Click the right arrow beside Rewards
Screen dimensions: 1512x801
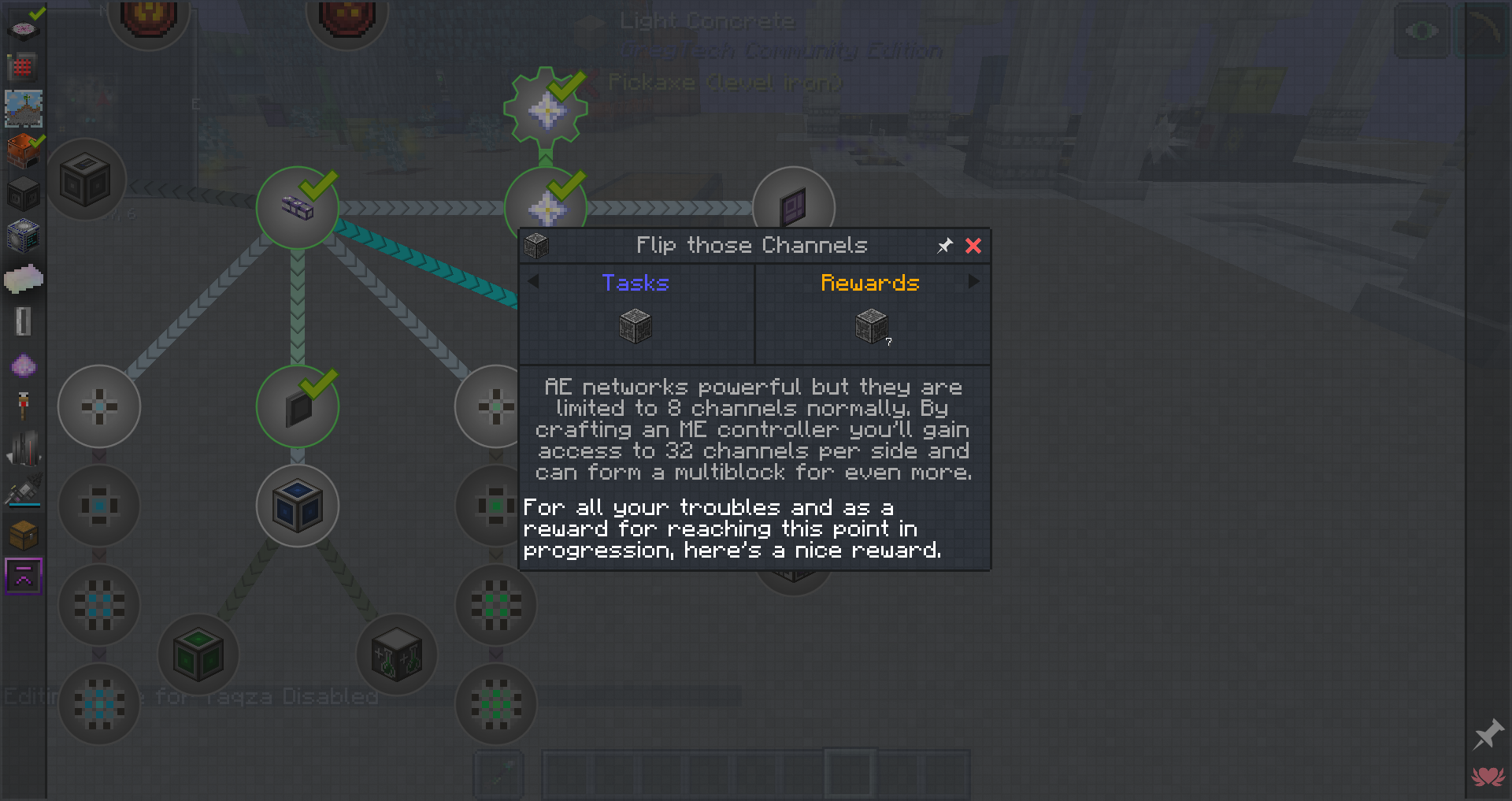point(975,281)
